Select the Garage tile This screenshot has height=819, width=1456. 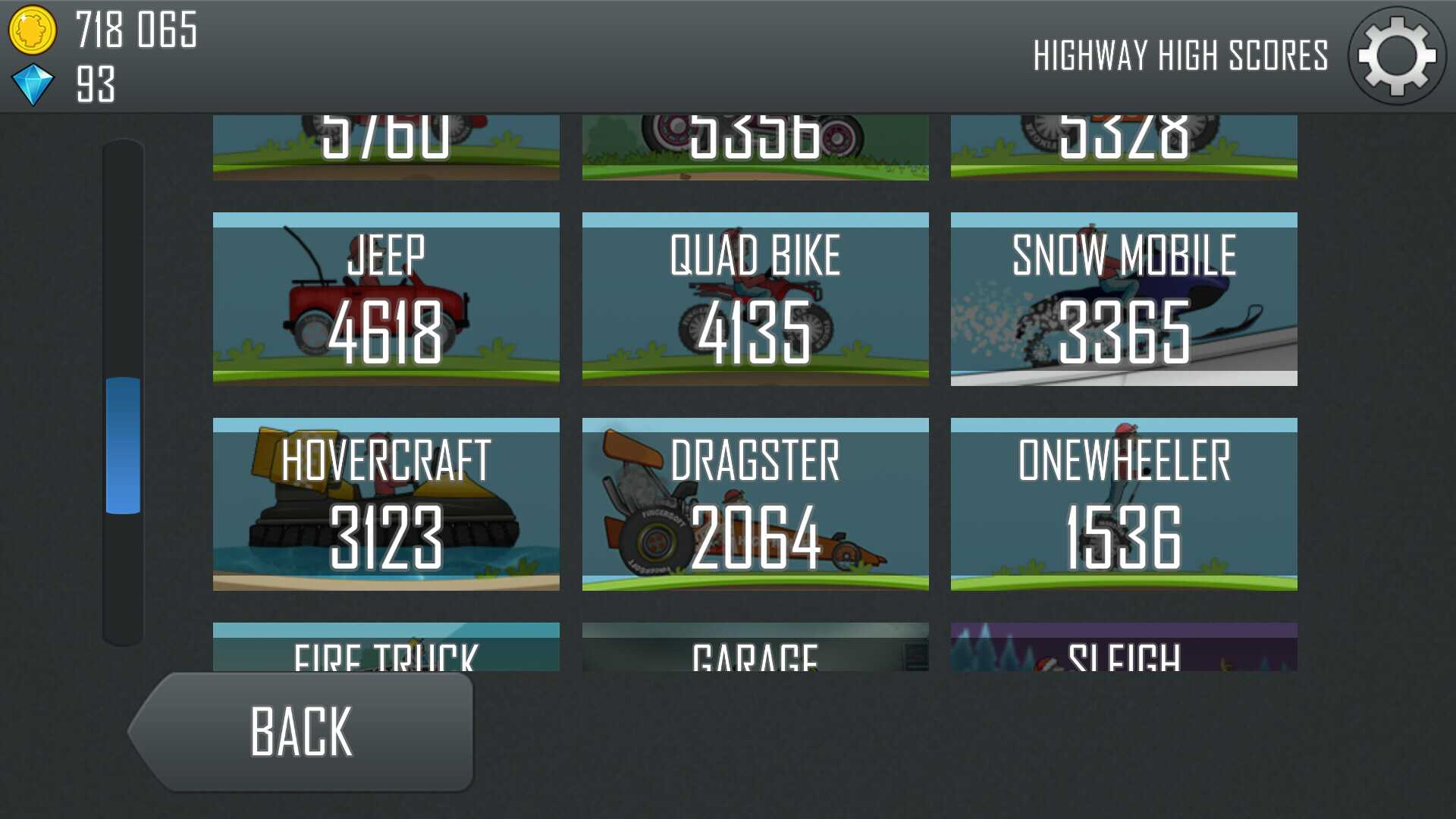click(x=755, y=648)
